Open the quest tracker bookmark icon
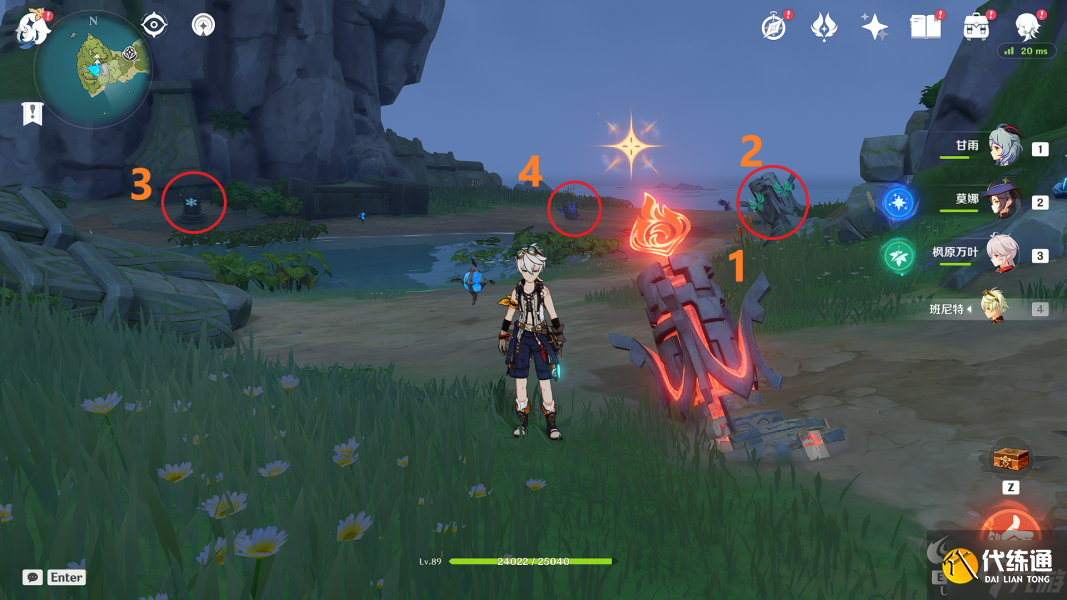 pos(33,113)
